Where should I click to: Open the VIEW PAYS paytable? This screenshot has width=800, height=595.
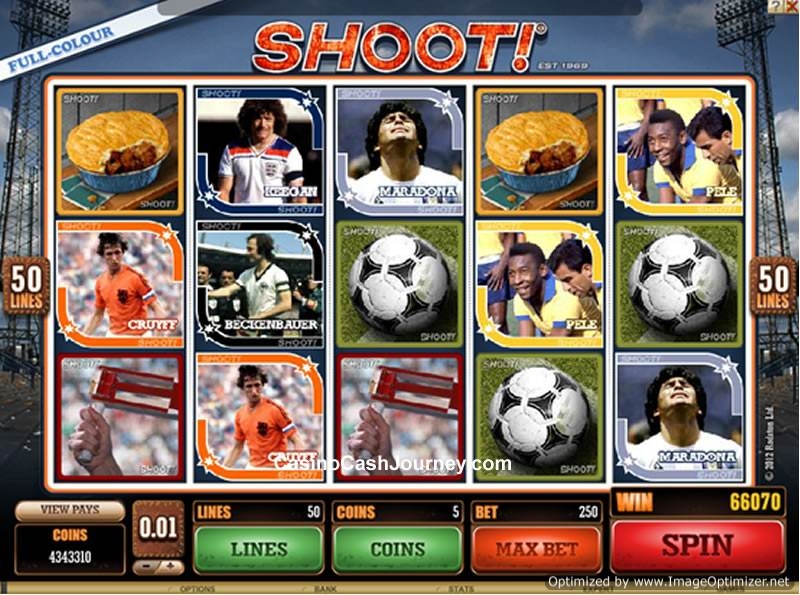pyautogui.click(x=69, y=509)
